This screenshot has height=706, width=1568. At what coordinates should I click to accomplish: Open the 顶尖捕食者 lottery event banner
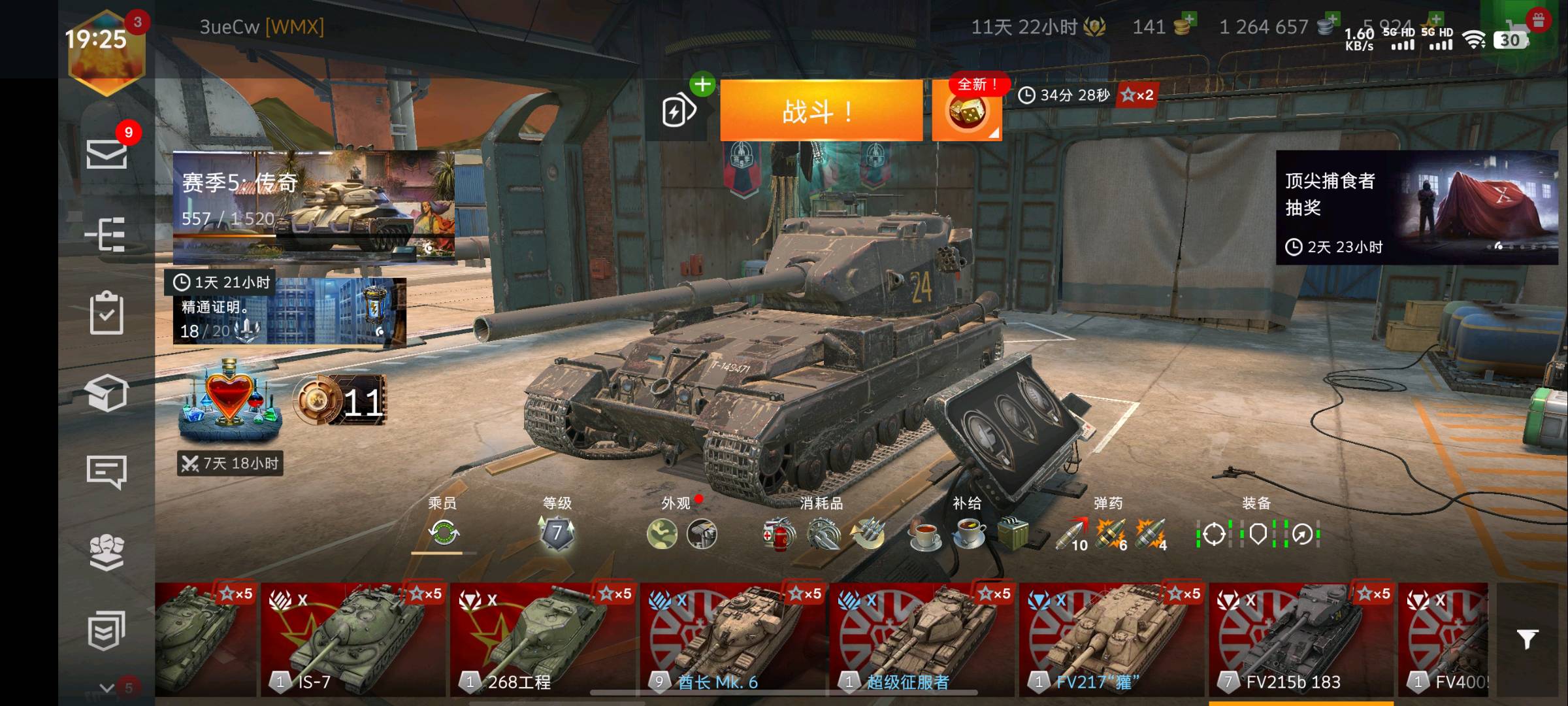[x=1416, y=208]
